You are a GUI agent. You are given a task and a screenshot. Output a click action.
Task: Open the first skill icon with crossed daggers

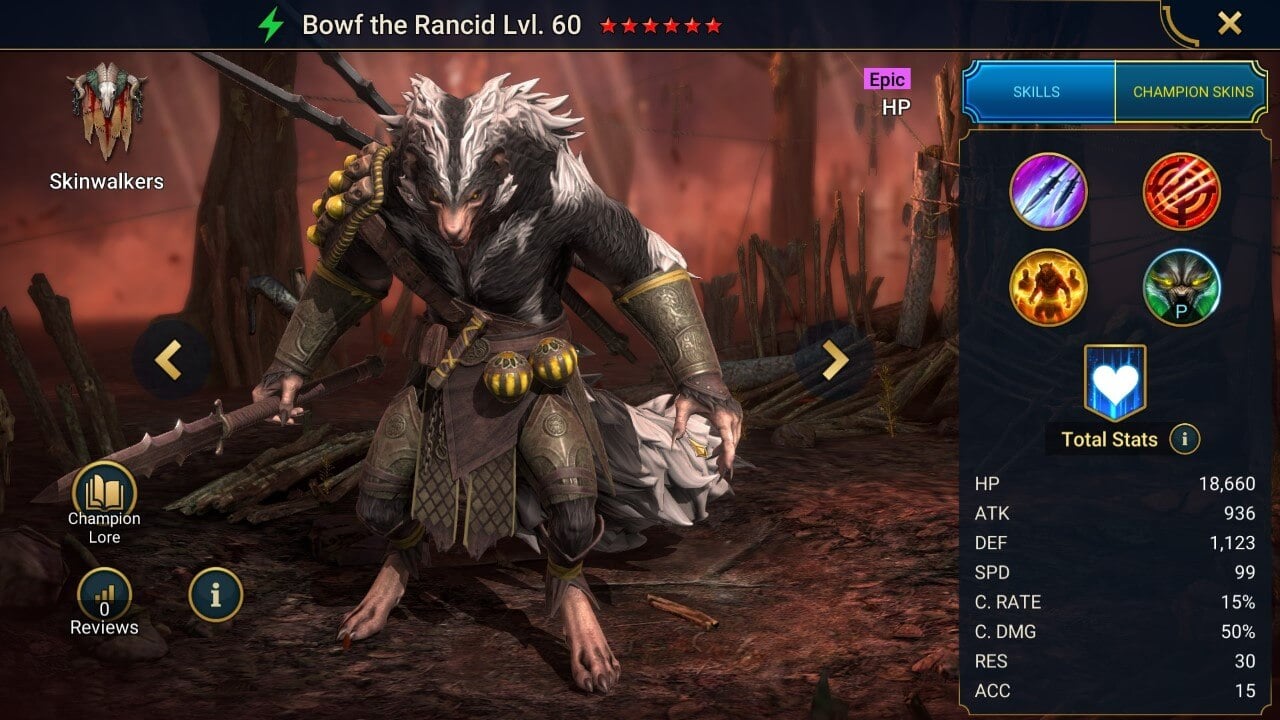1049,190
